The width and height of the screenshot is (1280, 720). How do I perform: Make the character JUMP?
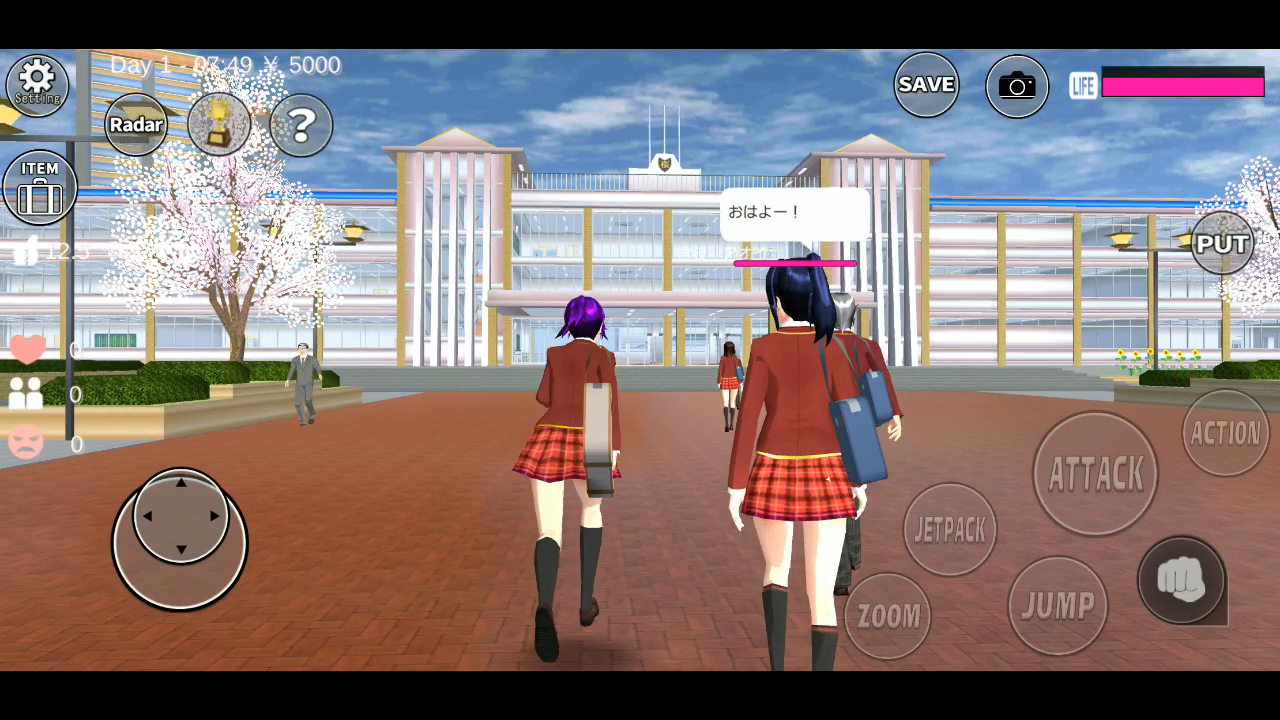click(1057, 603)
